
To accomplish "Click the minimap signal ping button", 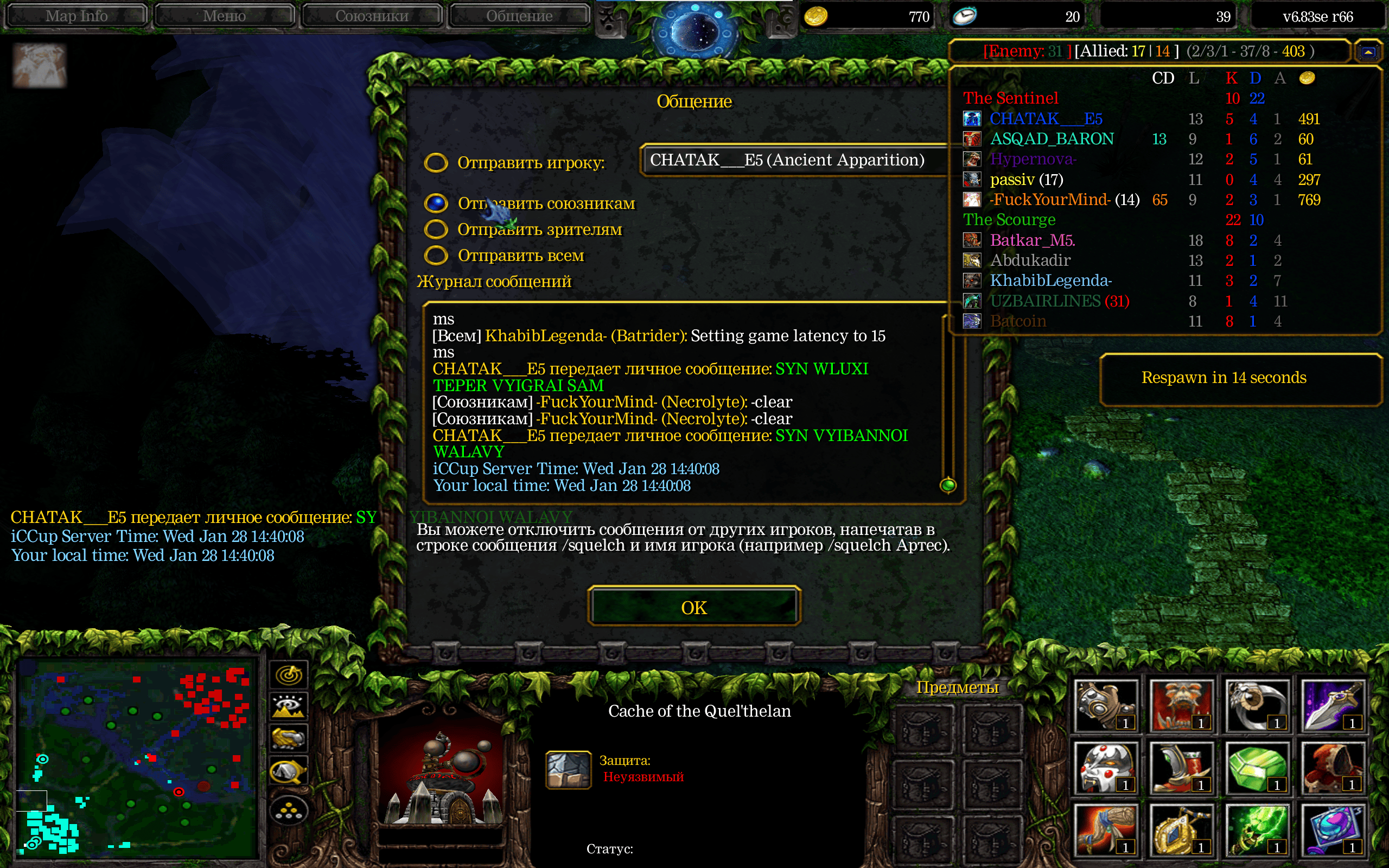I will 289,675.
